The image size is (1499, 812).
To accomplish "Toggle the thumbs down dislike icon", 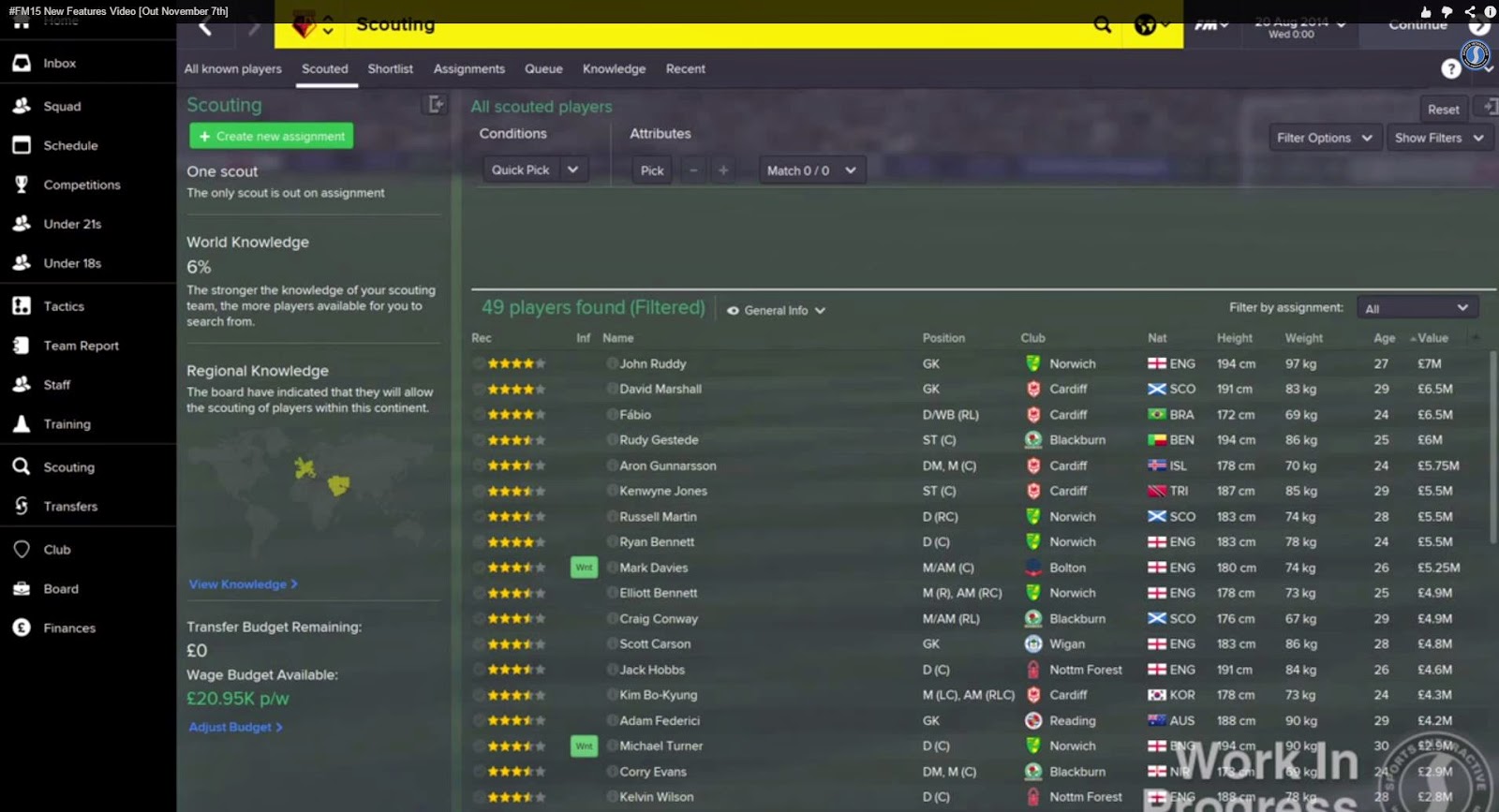I will (x=1446, y=11).
